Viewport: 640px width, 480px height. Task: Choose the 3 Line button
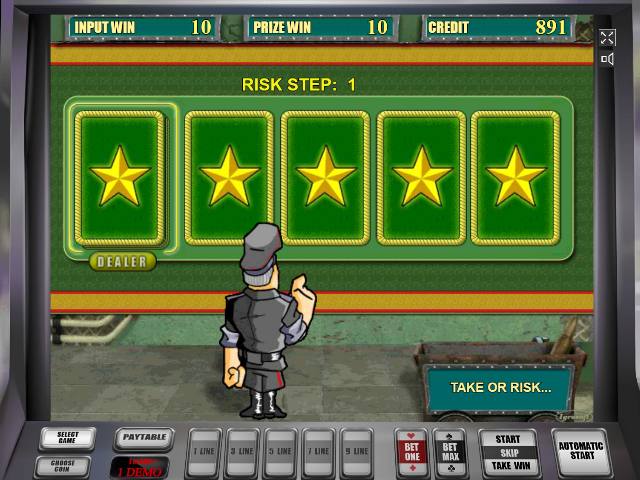click(x=242, y=450)
